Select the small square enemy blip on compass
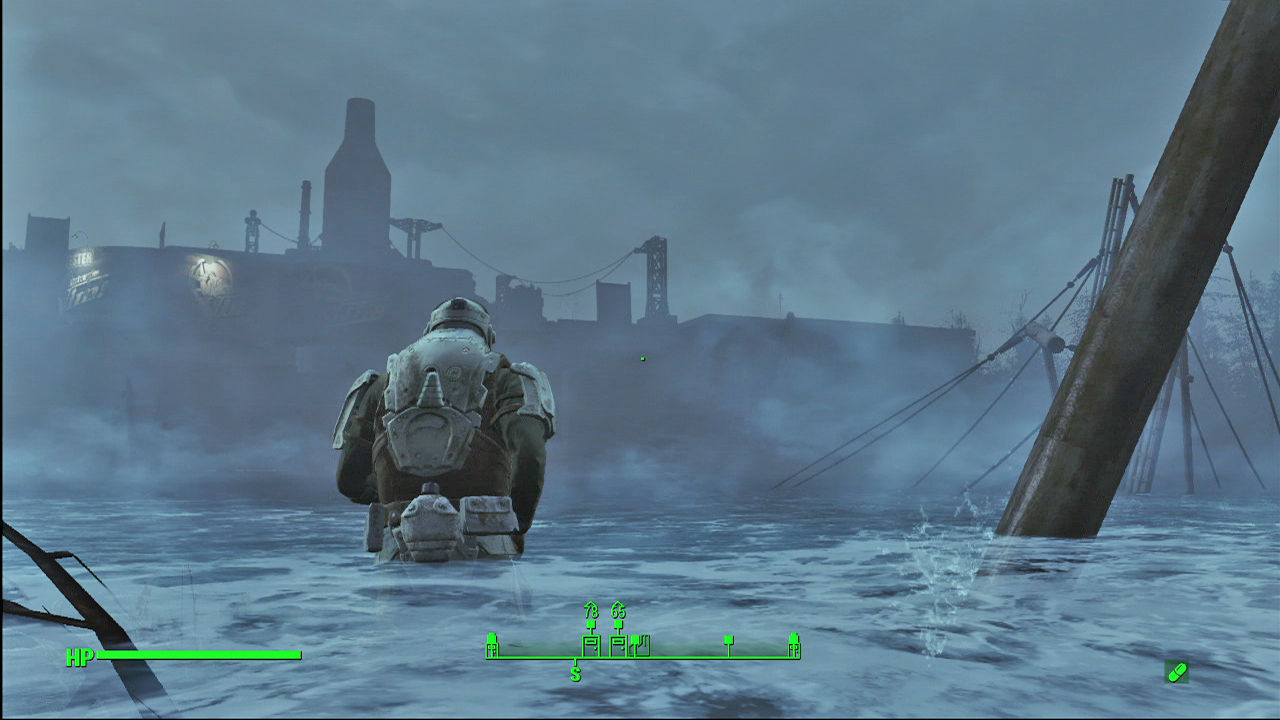Screen dimensions: 1280x720 point(729,640)
